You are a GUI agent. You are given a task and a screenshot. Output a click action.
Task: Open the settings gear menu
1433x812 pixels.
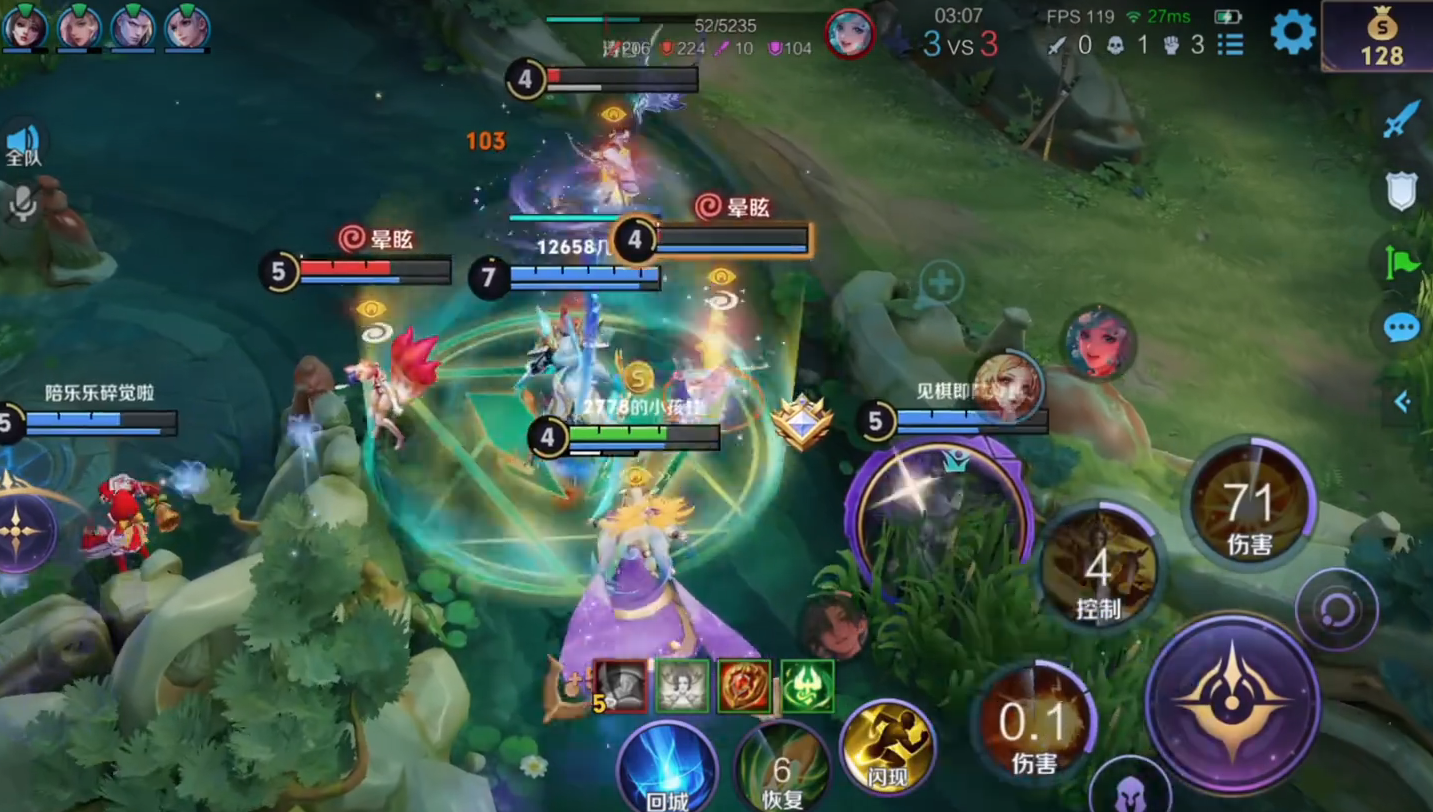[1292, 33]
